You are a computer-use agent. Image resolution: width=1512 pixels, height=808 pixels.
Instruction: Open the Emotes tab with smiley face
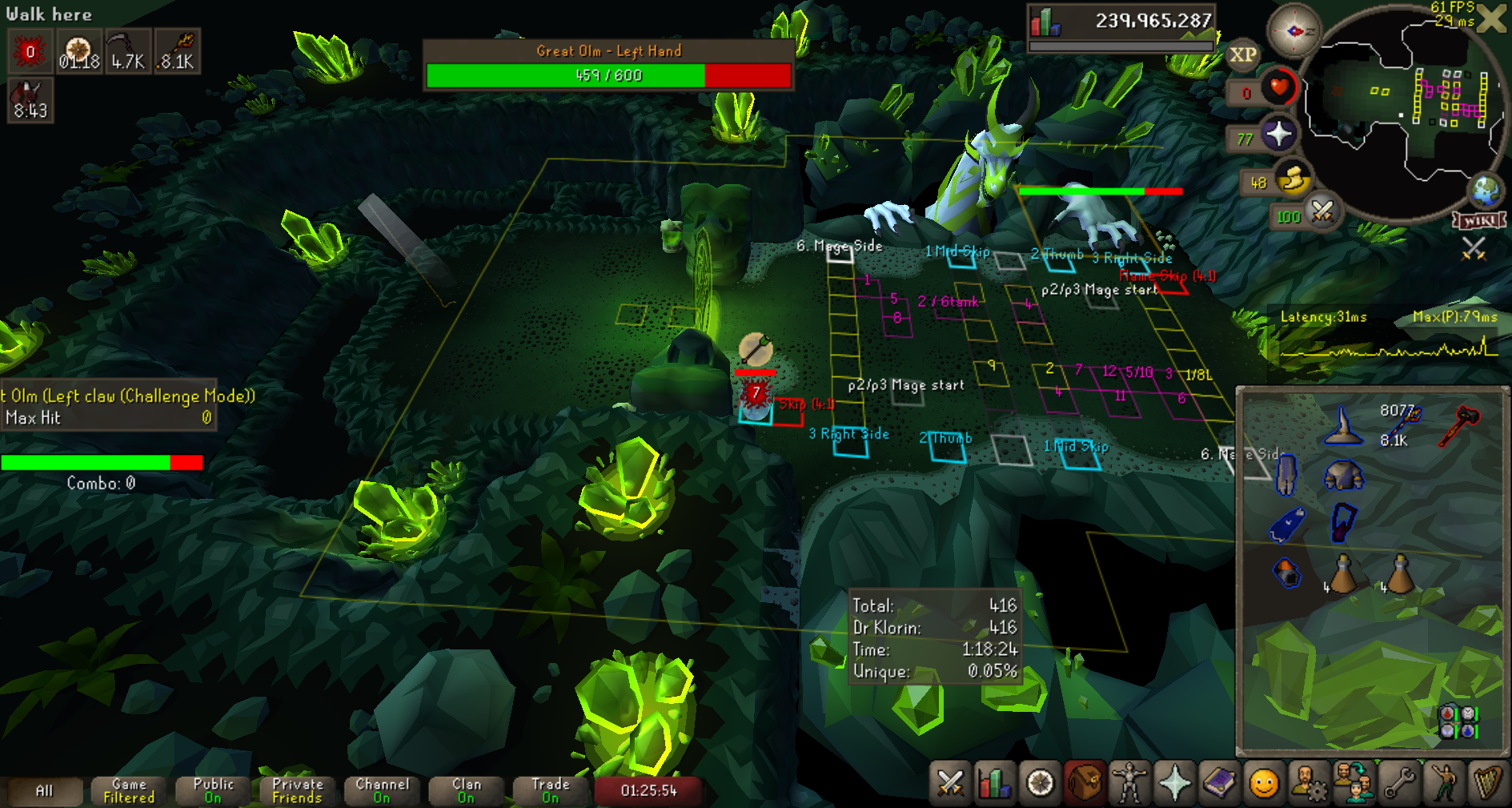coord(1264,782)
